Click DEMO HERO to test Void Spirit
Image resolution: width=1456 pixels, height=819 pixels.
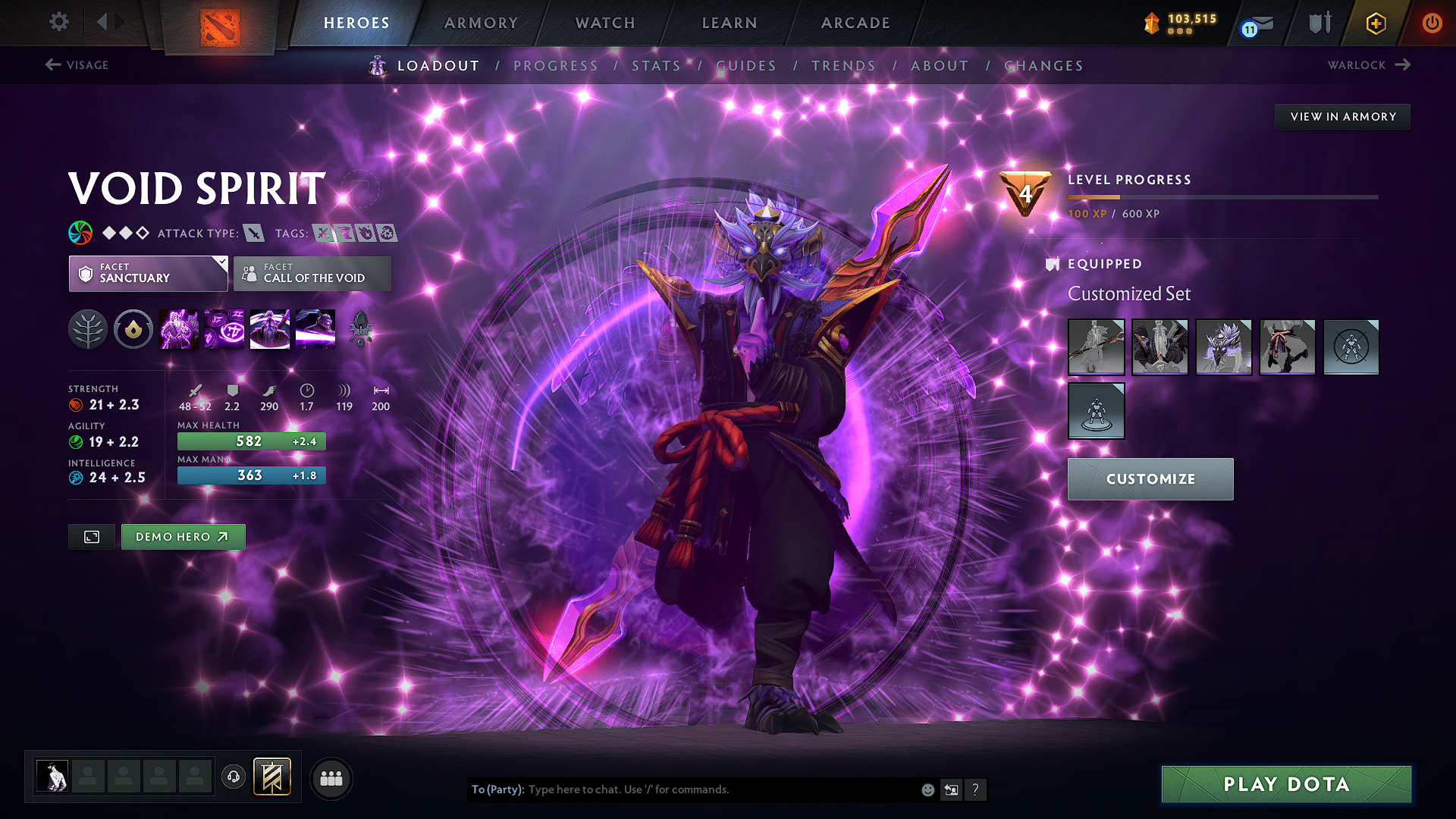[x=183, y=536]
